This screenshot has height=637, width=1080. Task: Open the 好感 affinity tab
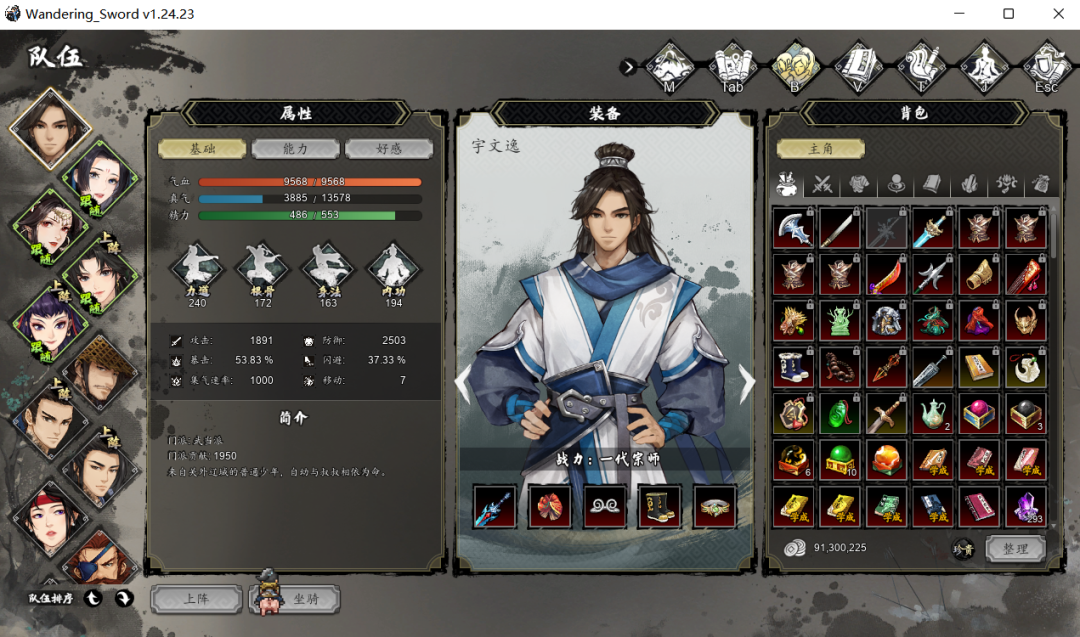click(389, 149)
